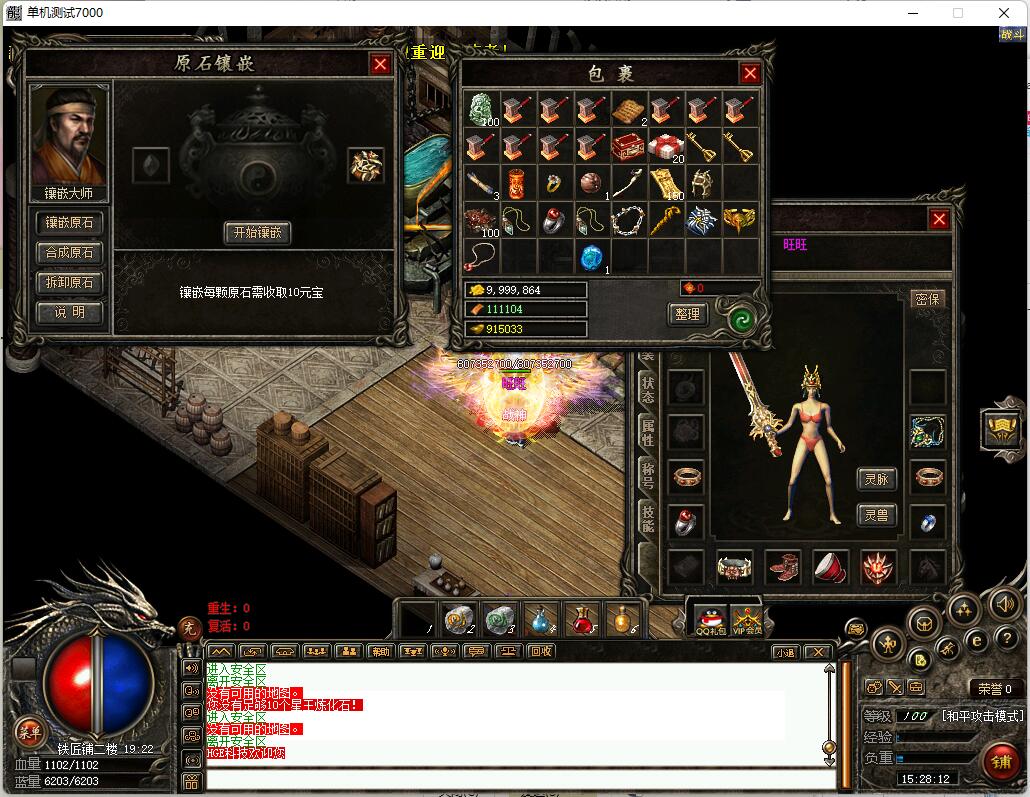Open the 灵兽 spirit beast button

[x=877, y=516]
